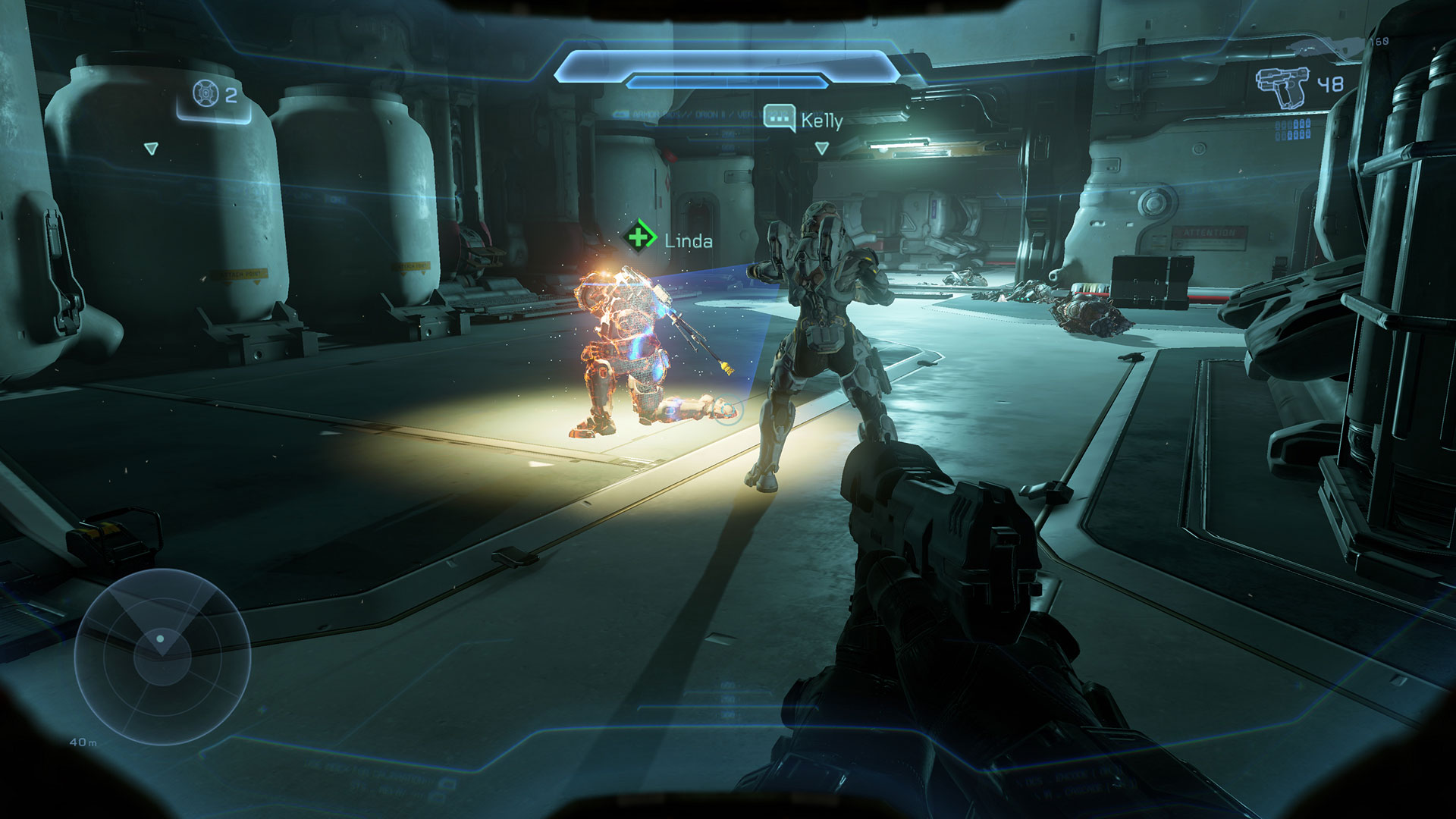Select the frag grenade icon
Screen dimensions: 1456x819
206,93
